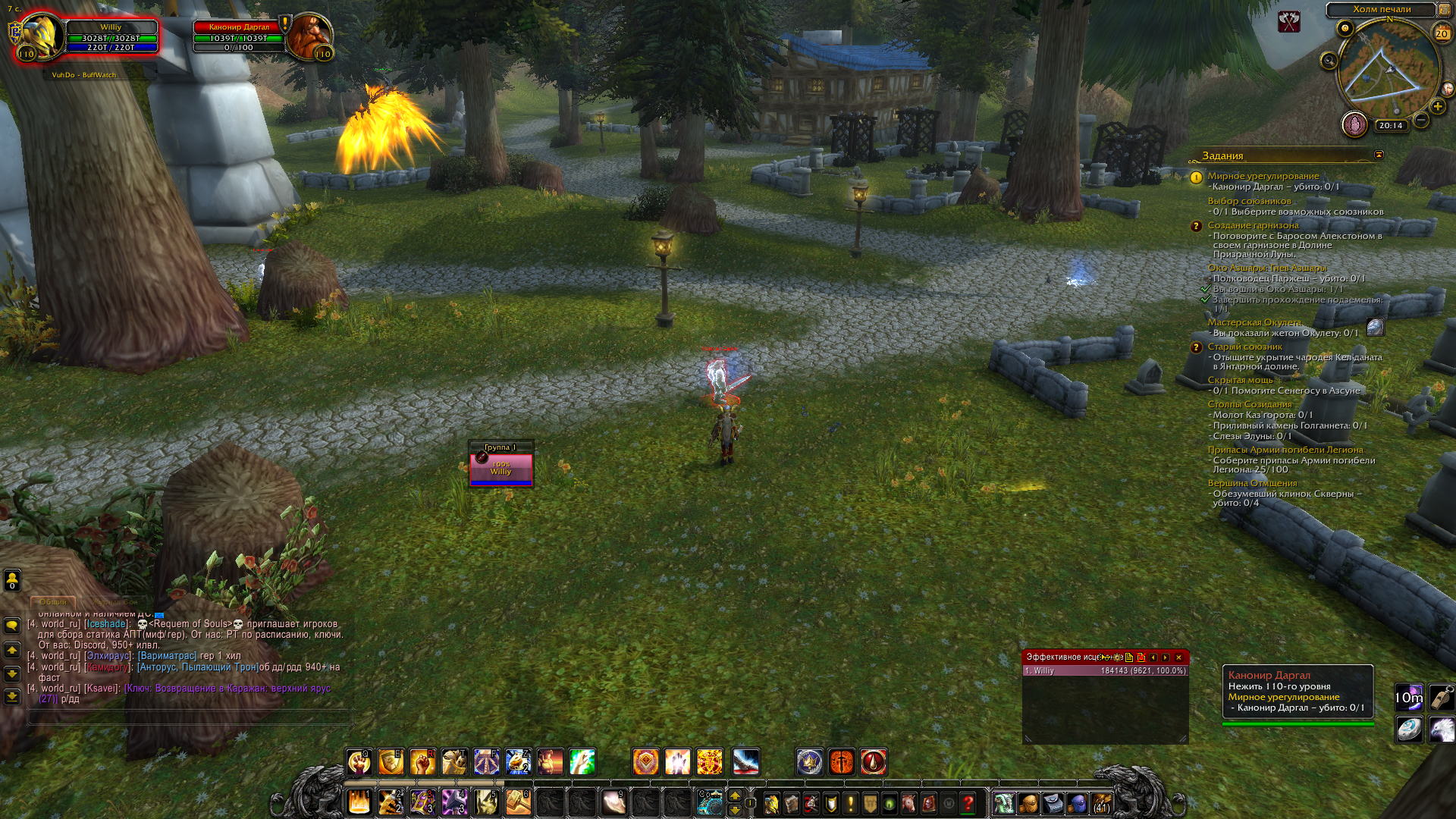Switch to the Общий chat tab

[53, 602]
